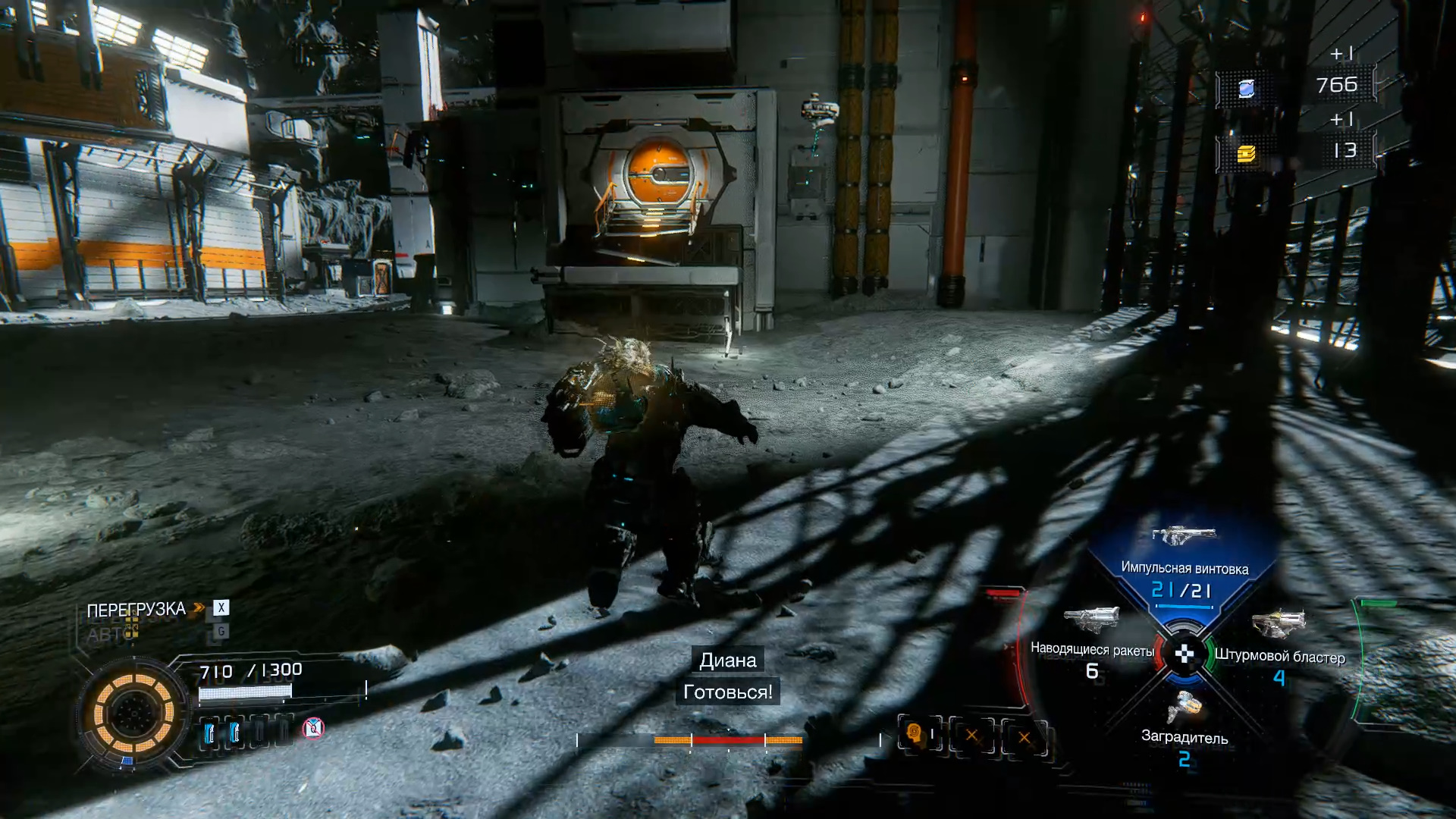Click the orange core ring gauge
1456x819 pixels.
(x=133, y=713)
